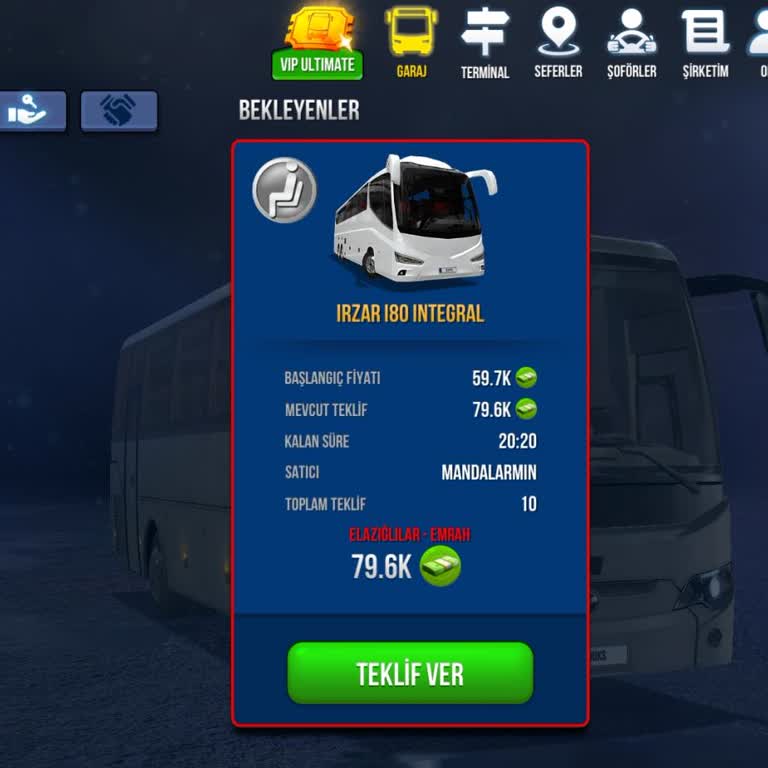Screen dimensions: 768x768
Task: Show the Seferler routes screen
Action: point(558,43)
